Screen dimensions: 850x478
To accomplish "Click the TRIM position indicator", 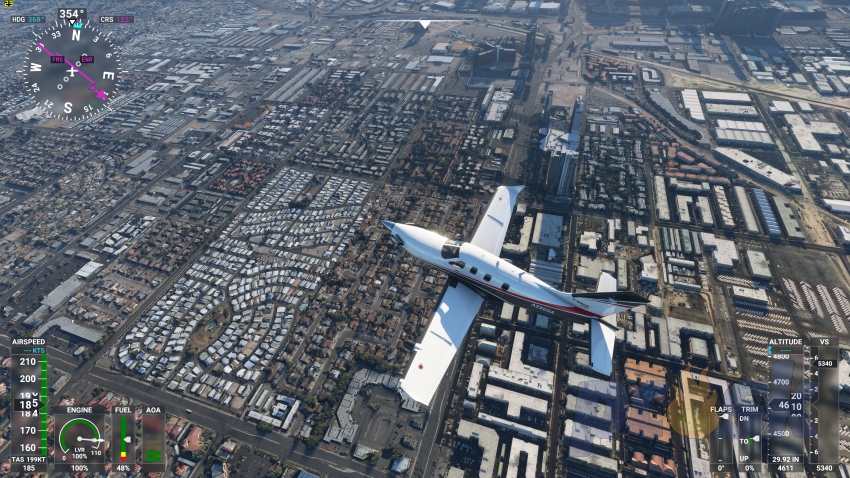I will click(x=748, y=438).
